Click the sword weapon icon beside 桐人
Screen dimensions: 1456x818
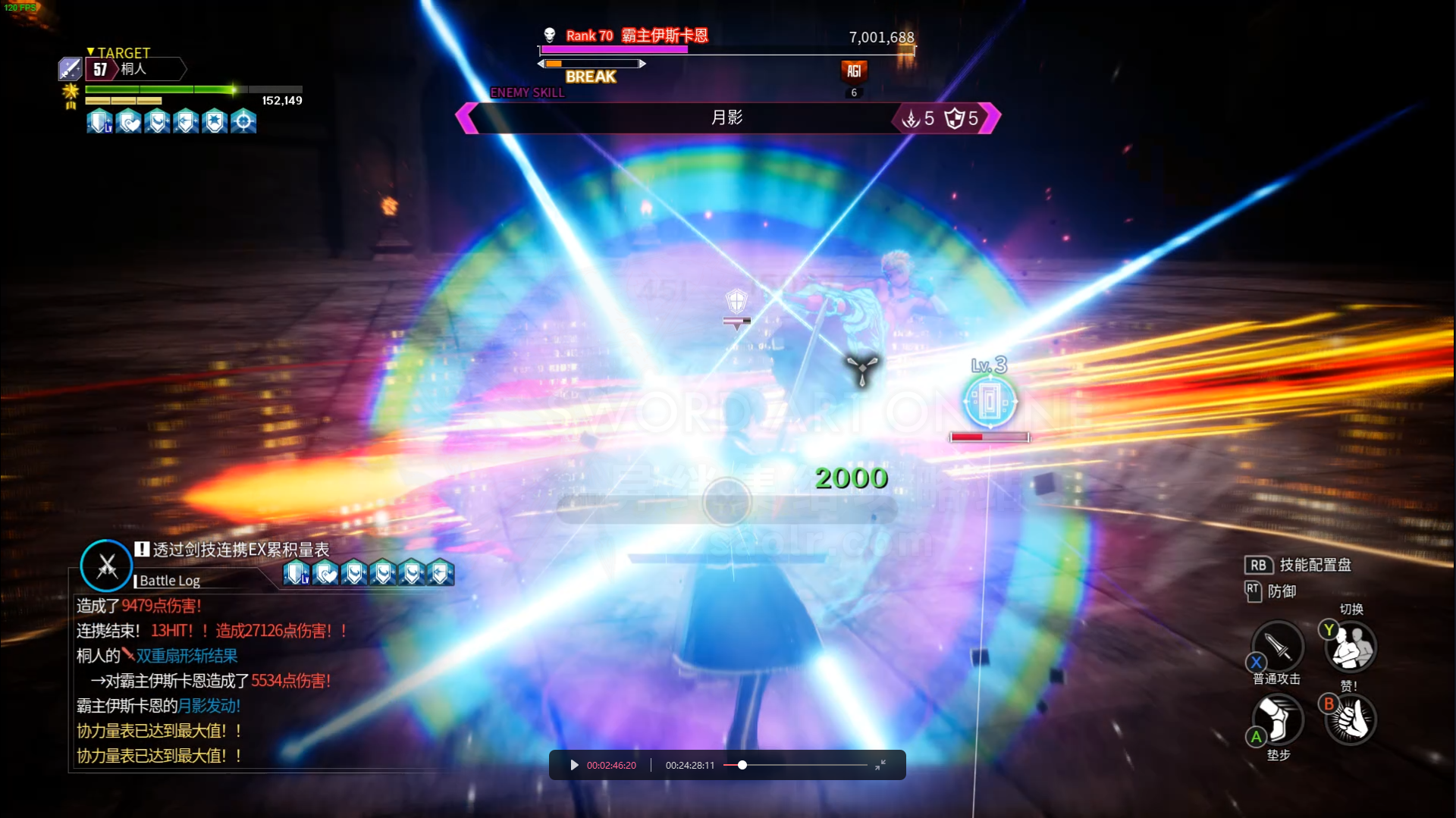click(x=70, y=69)
